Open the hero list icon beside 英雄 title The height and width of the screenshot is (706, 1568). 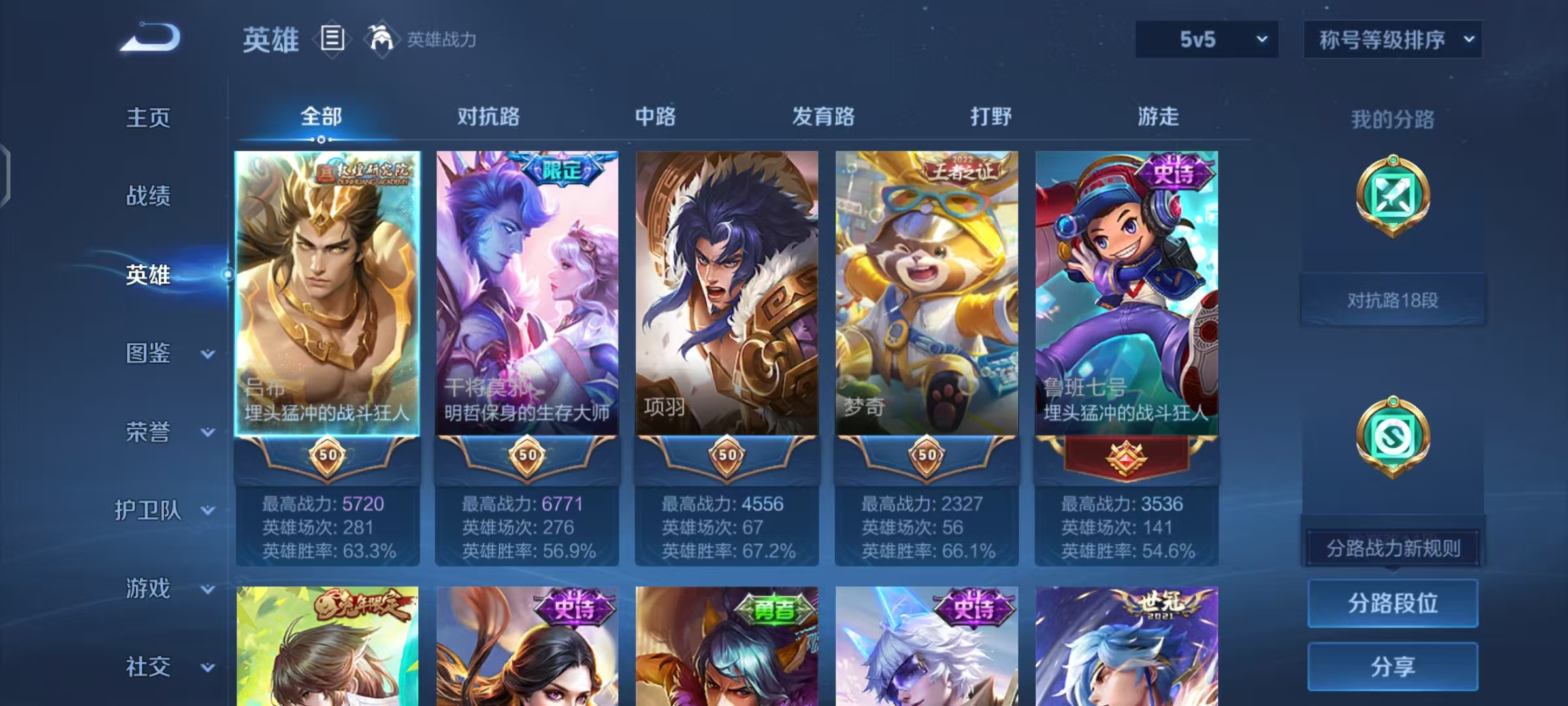333,40
